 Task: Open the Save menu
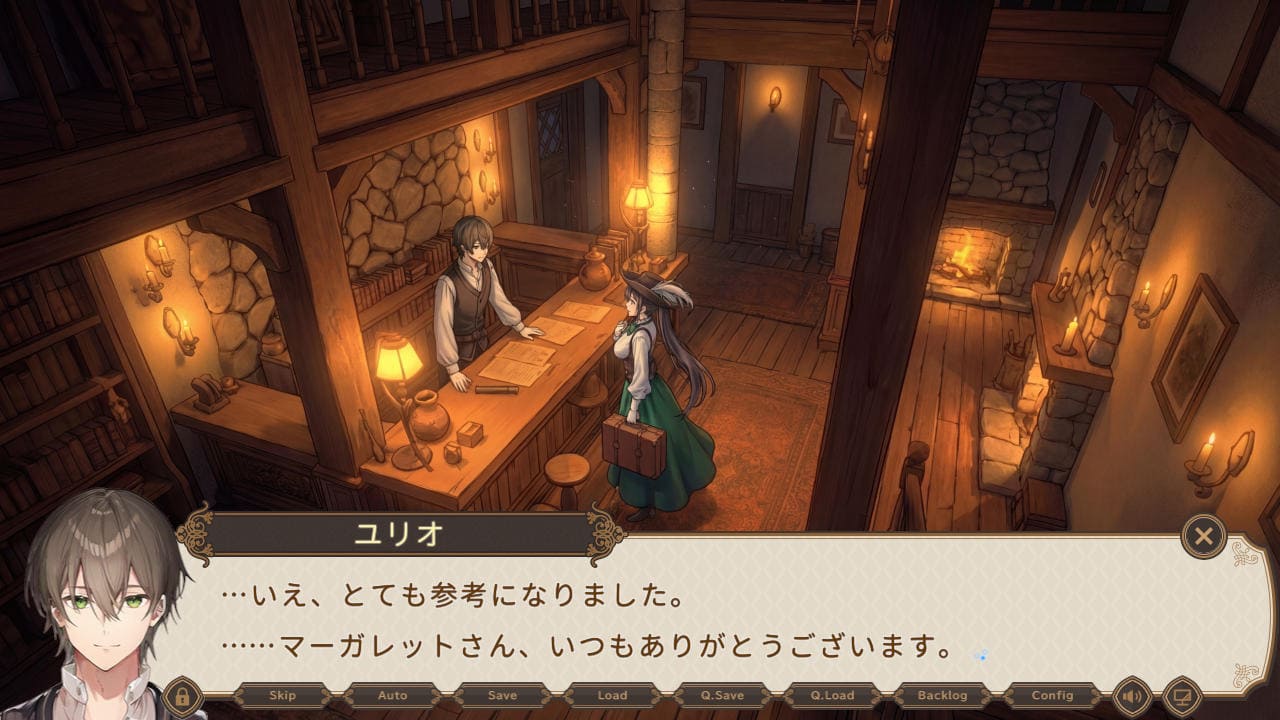[x=502, y=695]
